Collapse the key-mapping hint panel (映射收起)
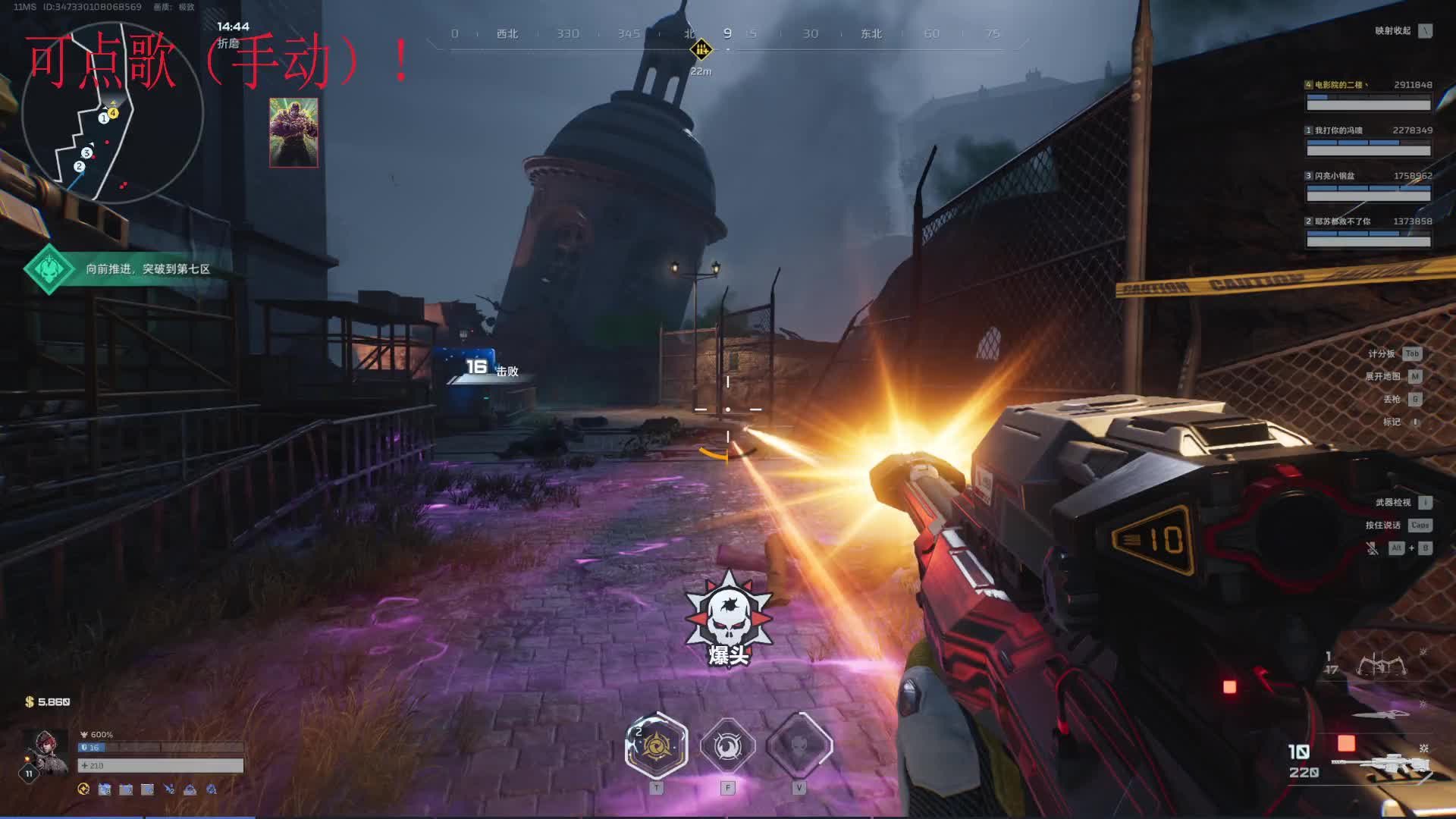1456x819 pixels. click(1426, 31)
